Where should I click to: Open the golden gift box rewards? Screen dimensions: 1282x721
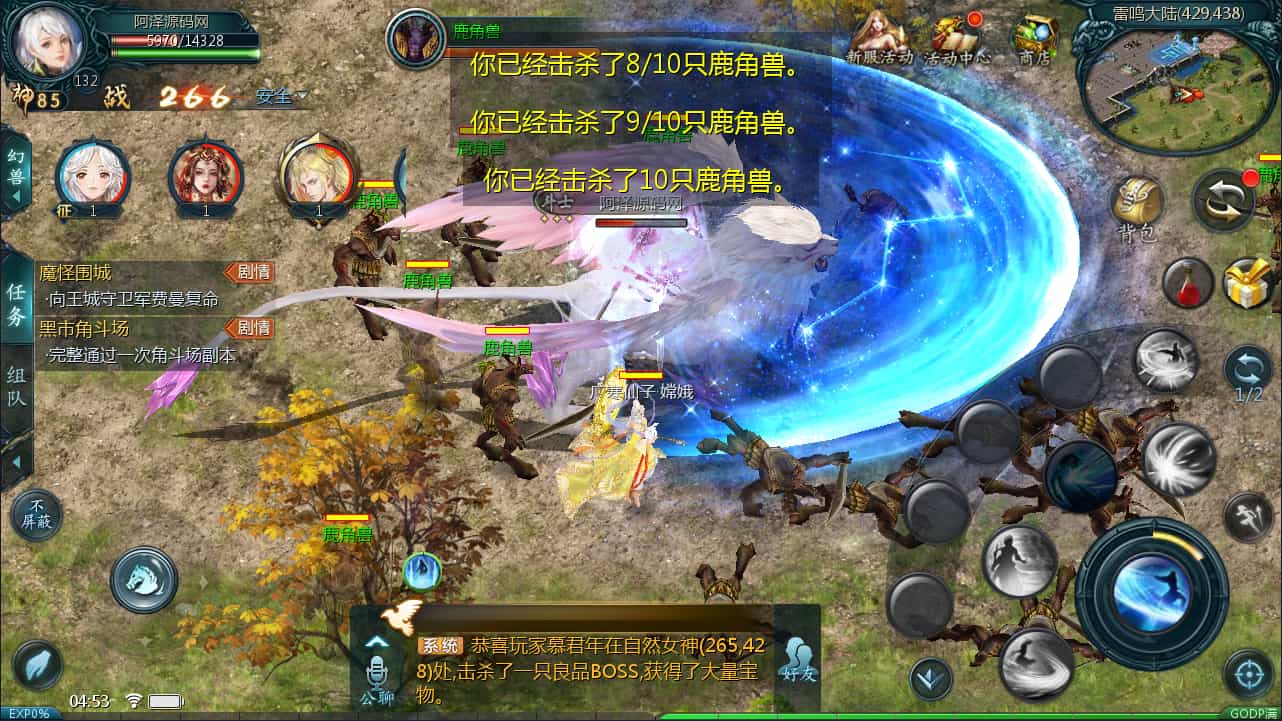pyautogui.click(x=1245, y=283)
